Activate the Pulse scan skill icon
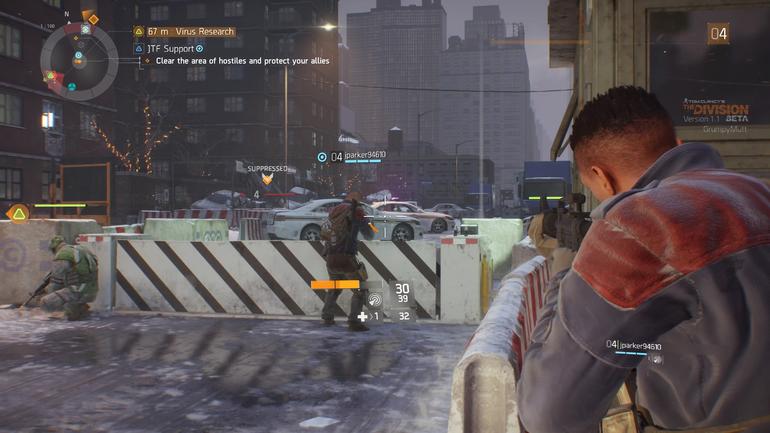This screenshot has width=770, height=433. click(375, 297)
